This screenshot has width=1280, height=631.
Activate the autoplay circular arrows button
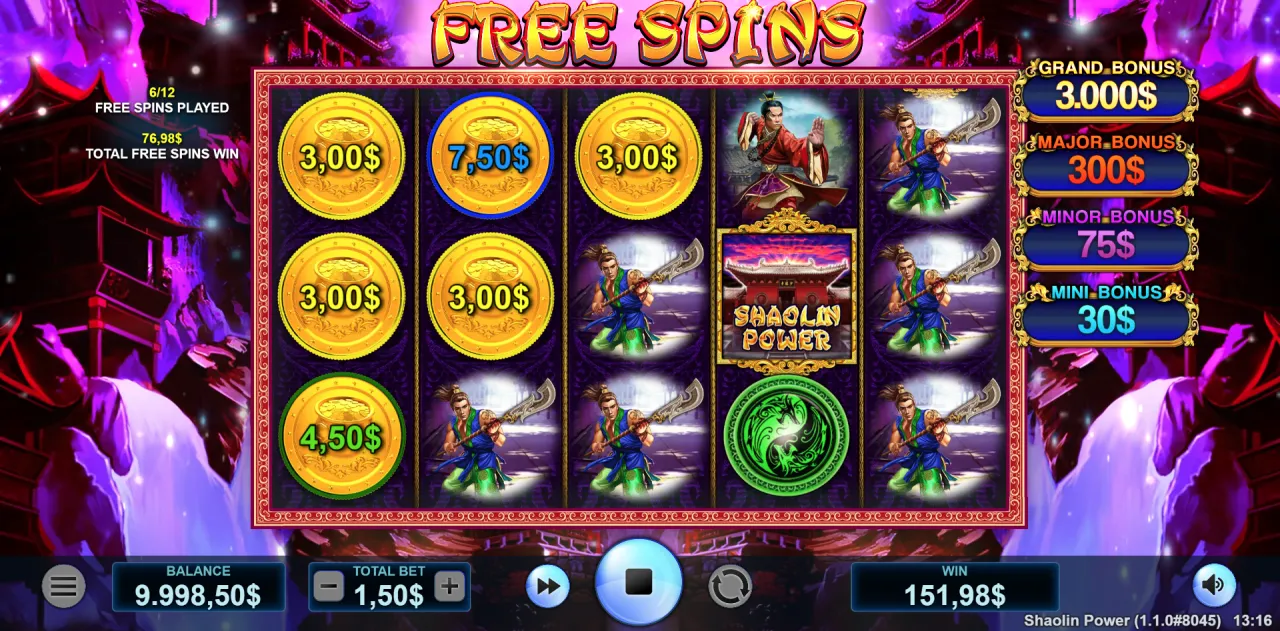pyautogui.click(x=730, y=587)
